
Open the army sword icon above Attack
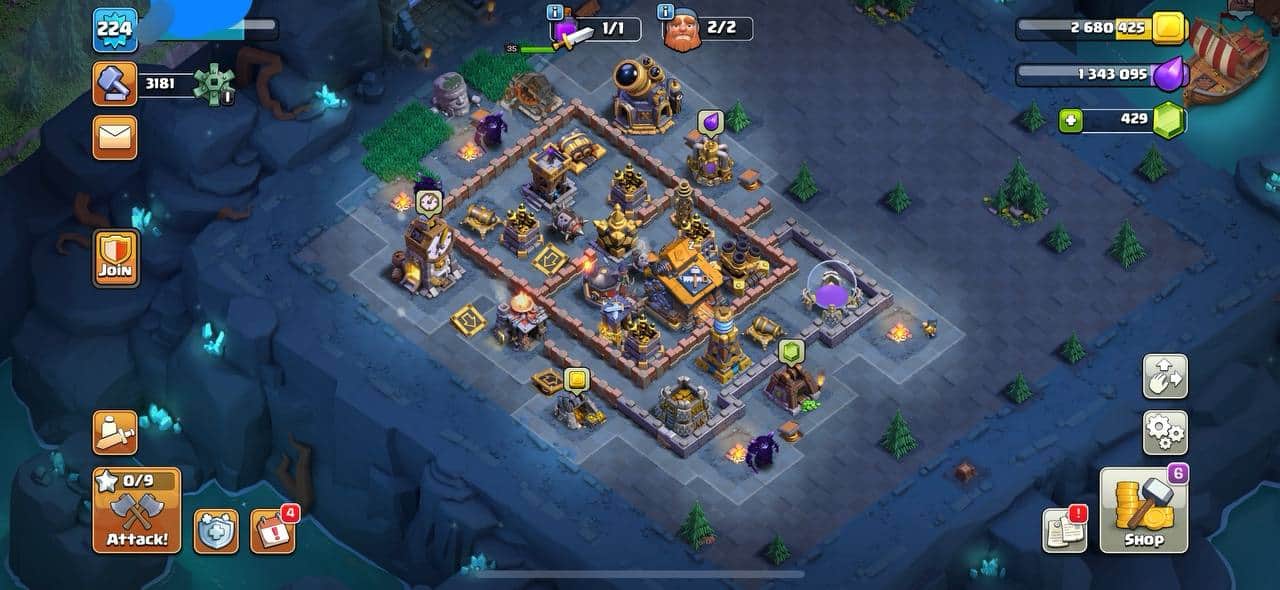(x=115, y=433)
